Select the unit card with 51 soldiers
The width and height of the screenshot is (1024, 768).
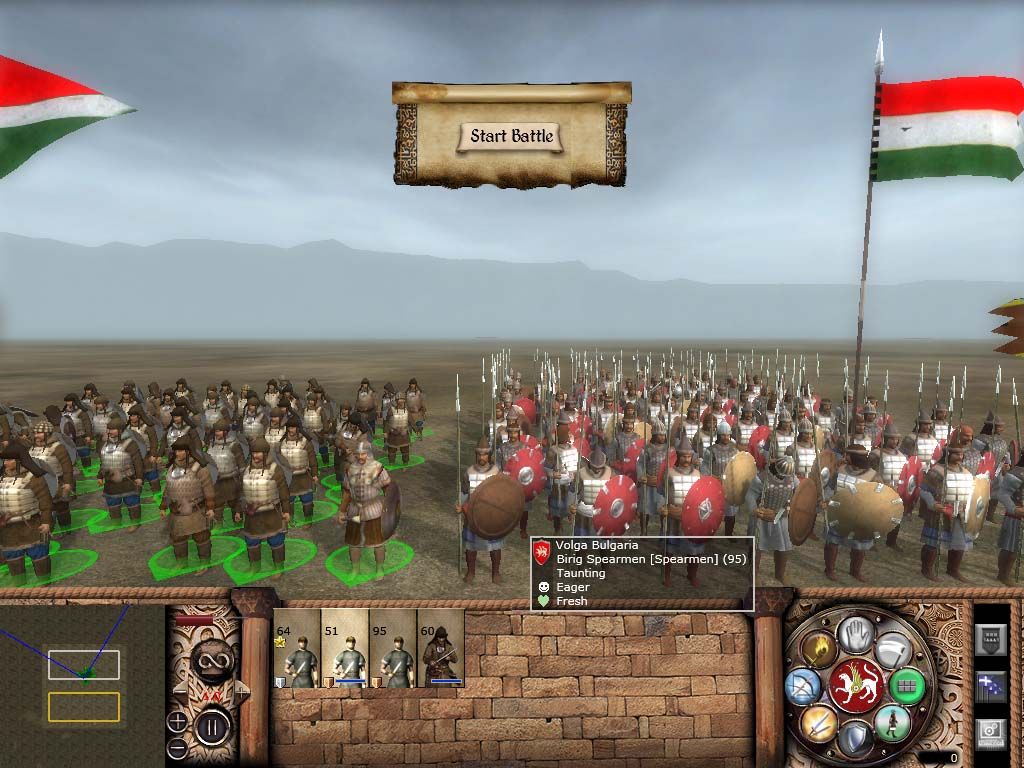345,650
